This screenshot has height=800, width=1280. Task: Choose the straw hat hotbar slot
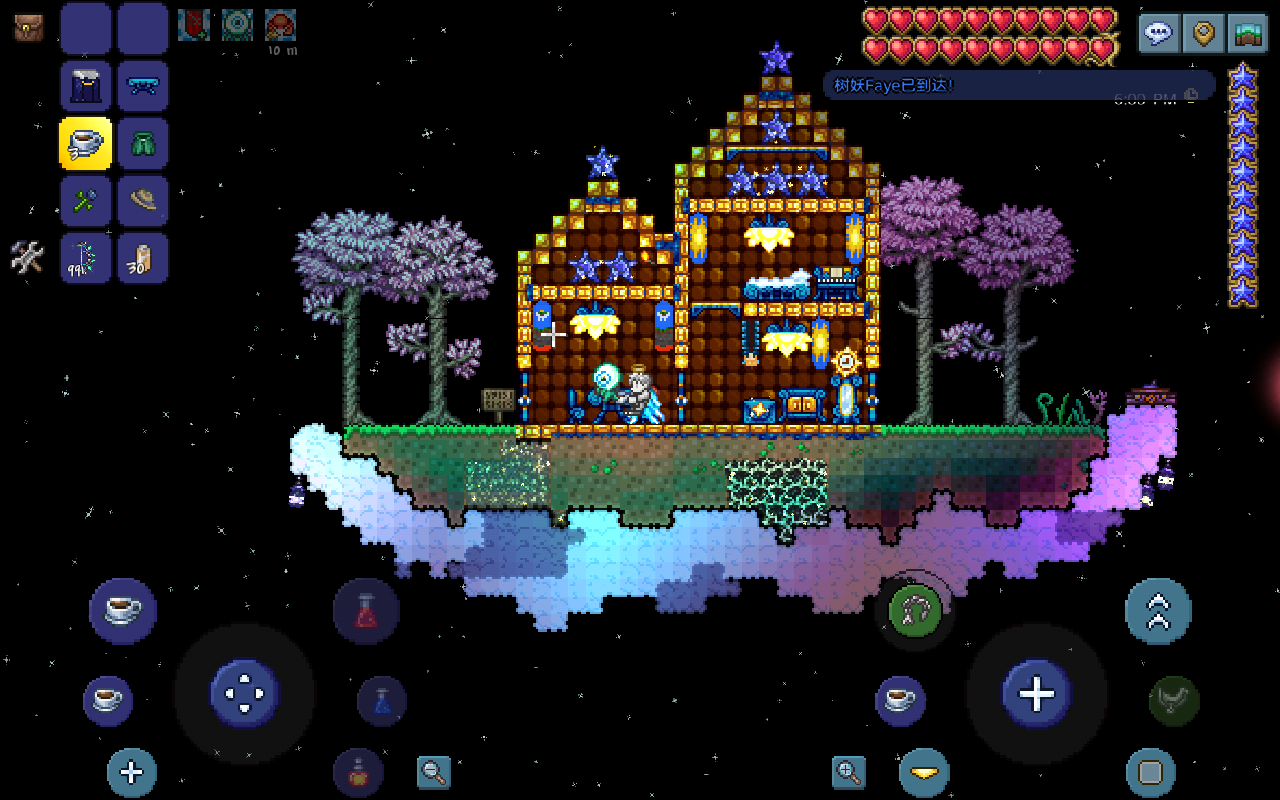point(142,201)
